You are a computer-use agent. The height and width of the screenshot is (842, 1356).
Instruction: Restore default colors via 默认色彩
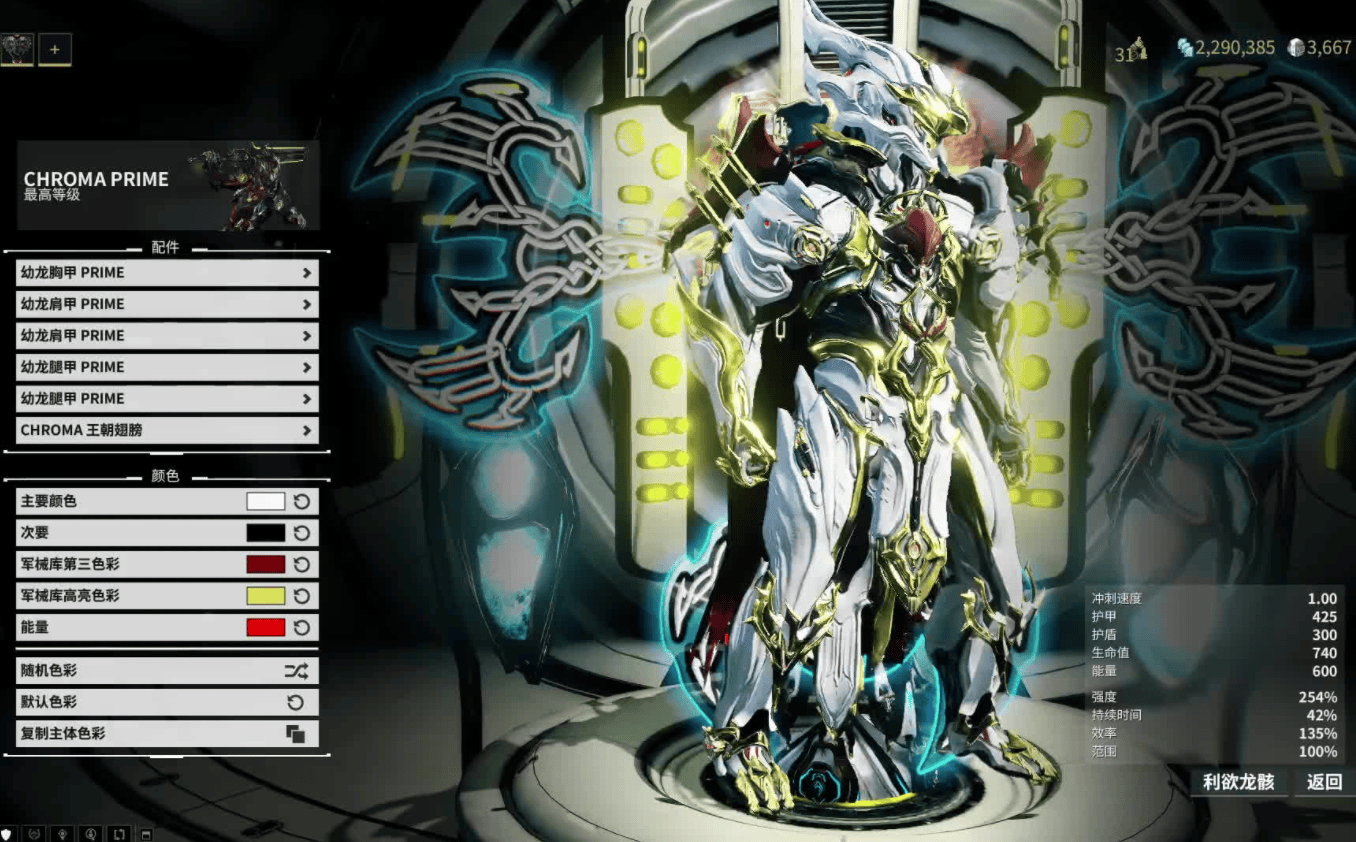pos(167,702)
